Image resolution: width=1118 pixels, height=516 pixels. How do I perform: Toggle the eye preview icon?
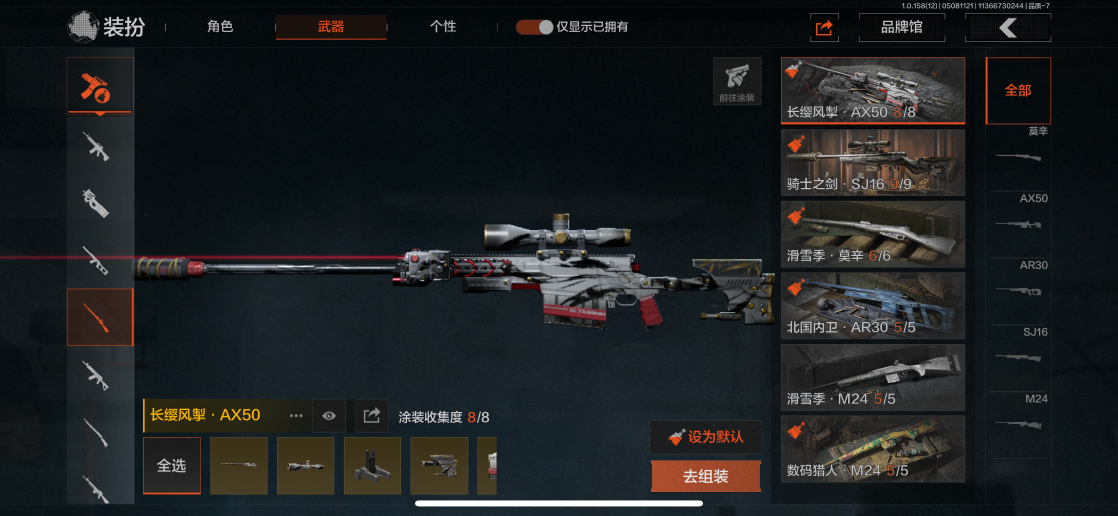click(x=329, y=415)
